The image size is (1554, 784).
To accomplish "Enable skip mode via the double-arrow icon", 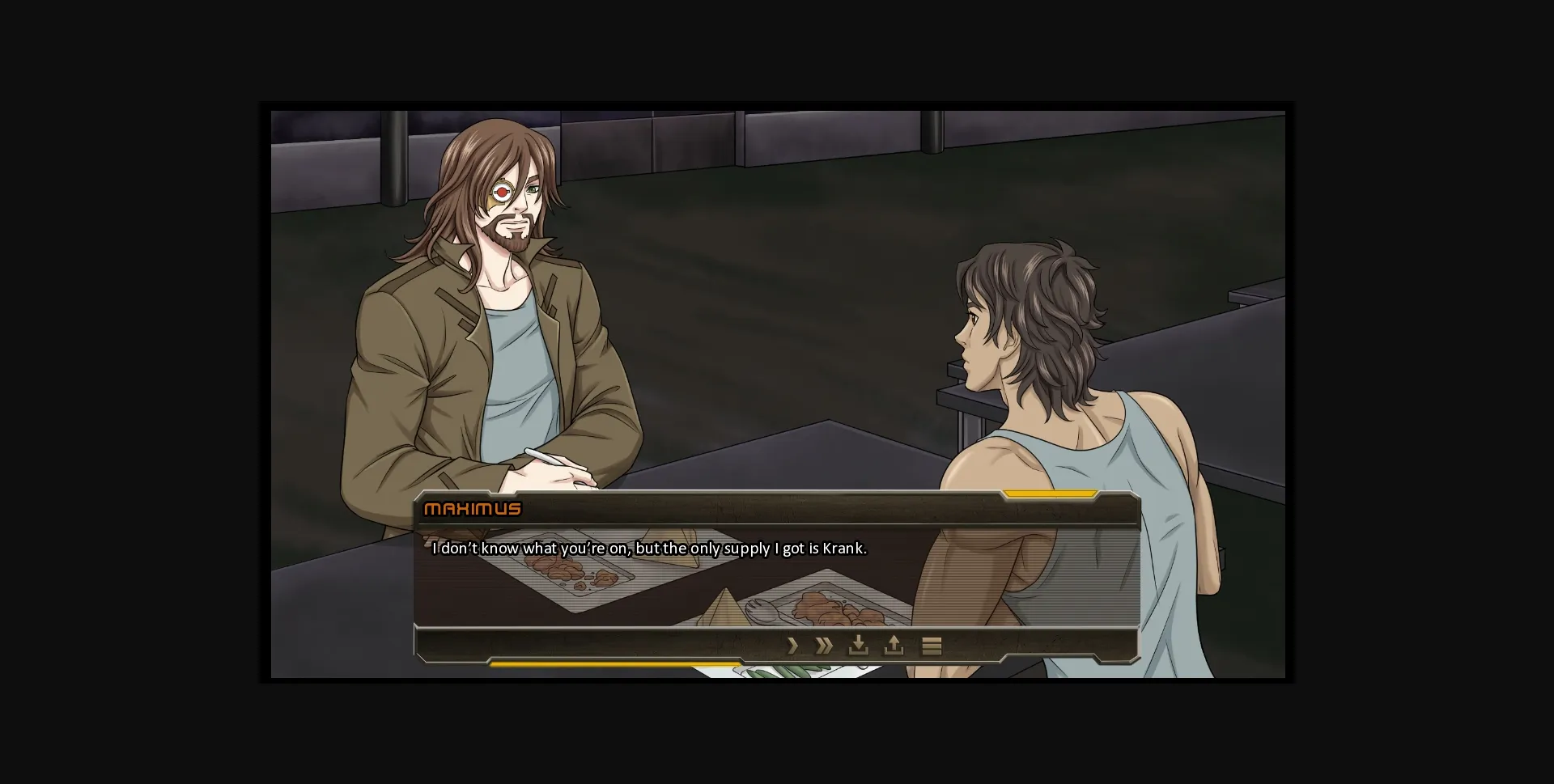I will pyautogui.click(x=824, y=646).
